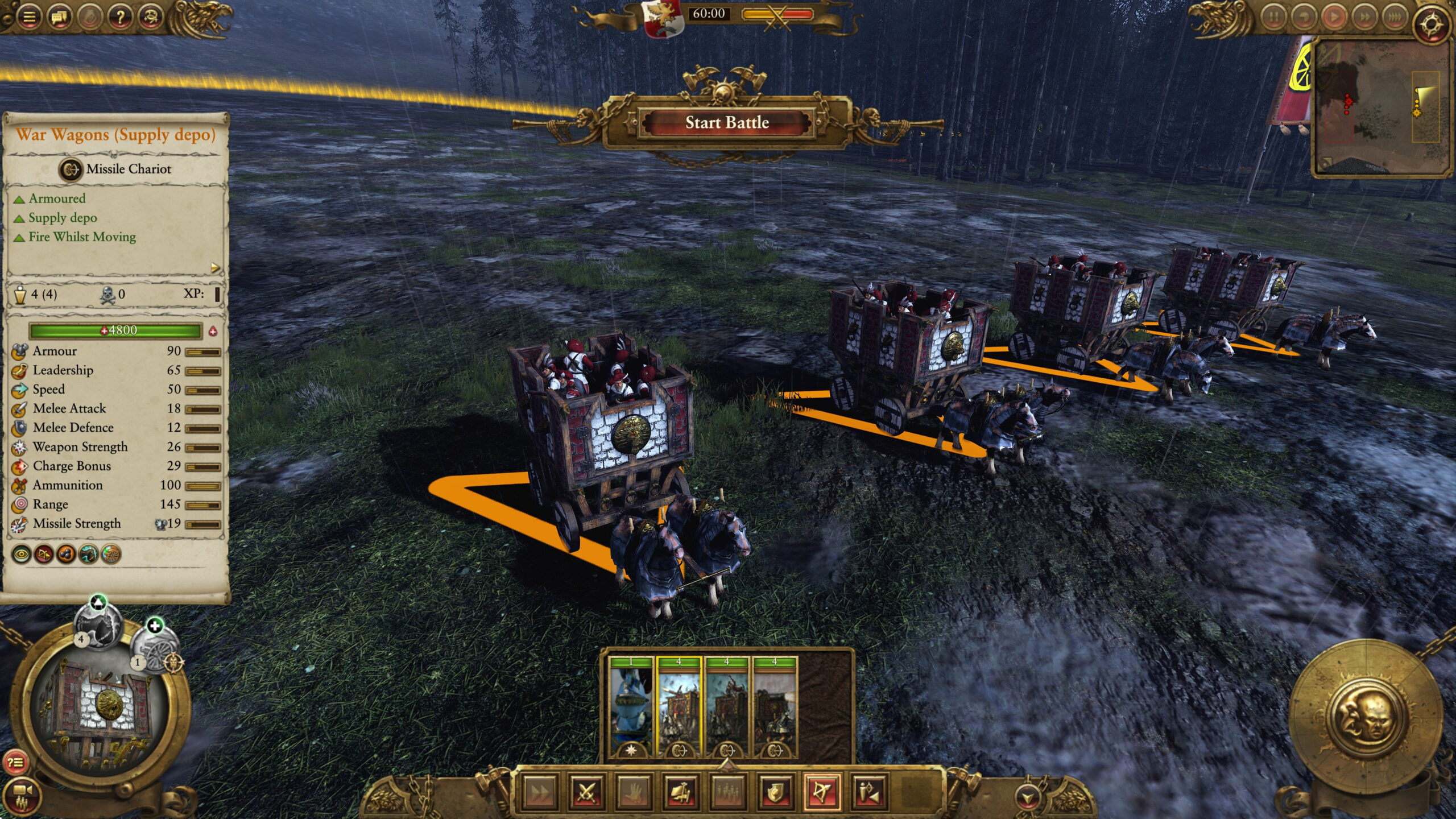1456x819 pixels.
Task: Toggle the shield guard mode button
Action: click(x=775, y=791)
